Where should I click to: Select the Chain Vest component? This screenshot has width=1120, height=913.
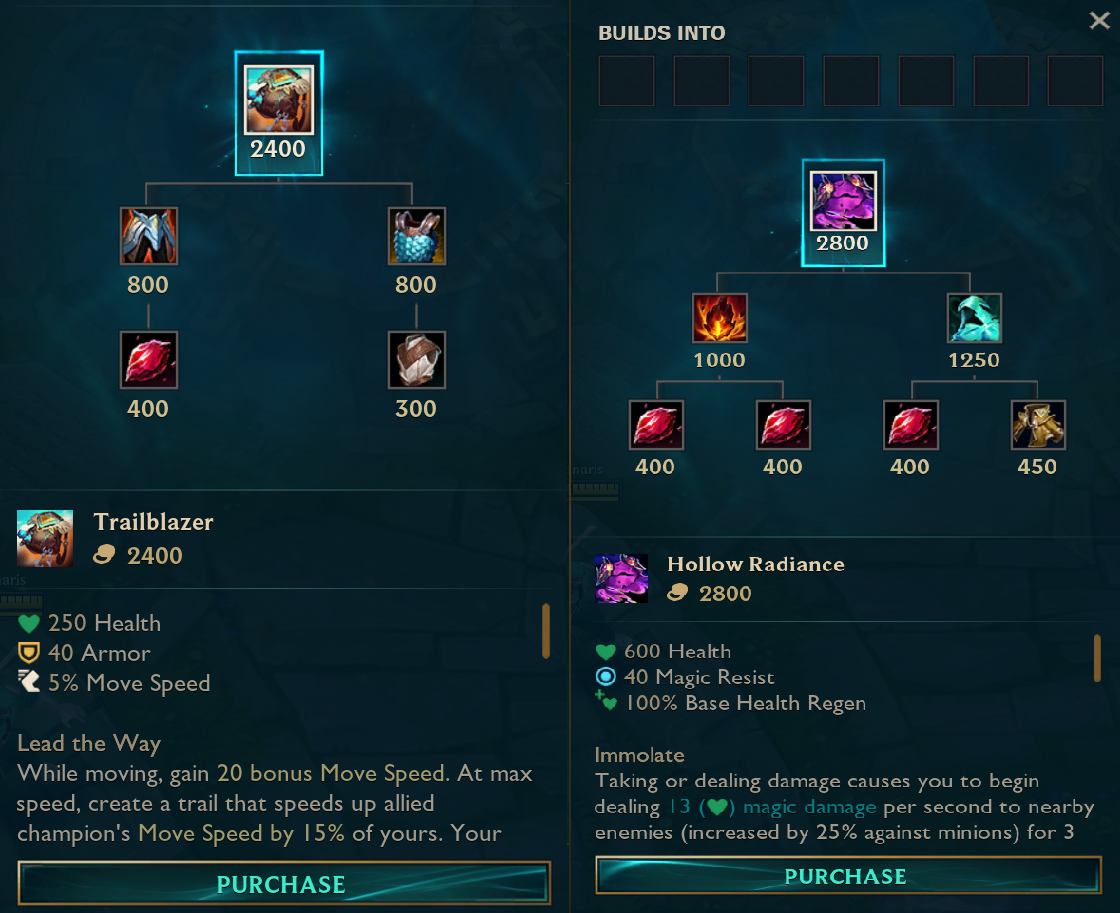pyautogui.click(x=416, y=236)
